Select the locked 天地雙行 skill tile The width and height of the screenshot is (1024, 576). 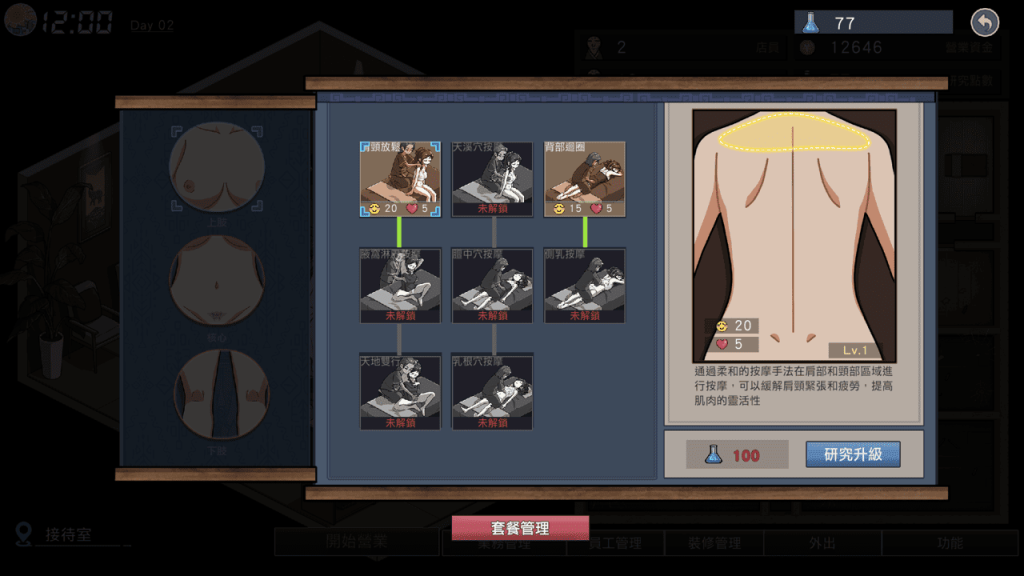(x=400, y=391)
